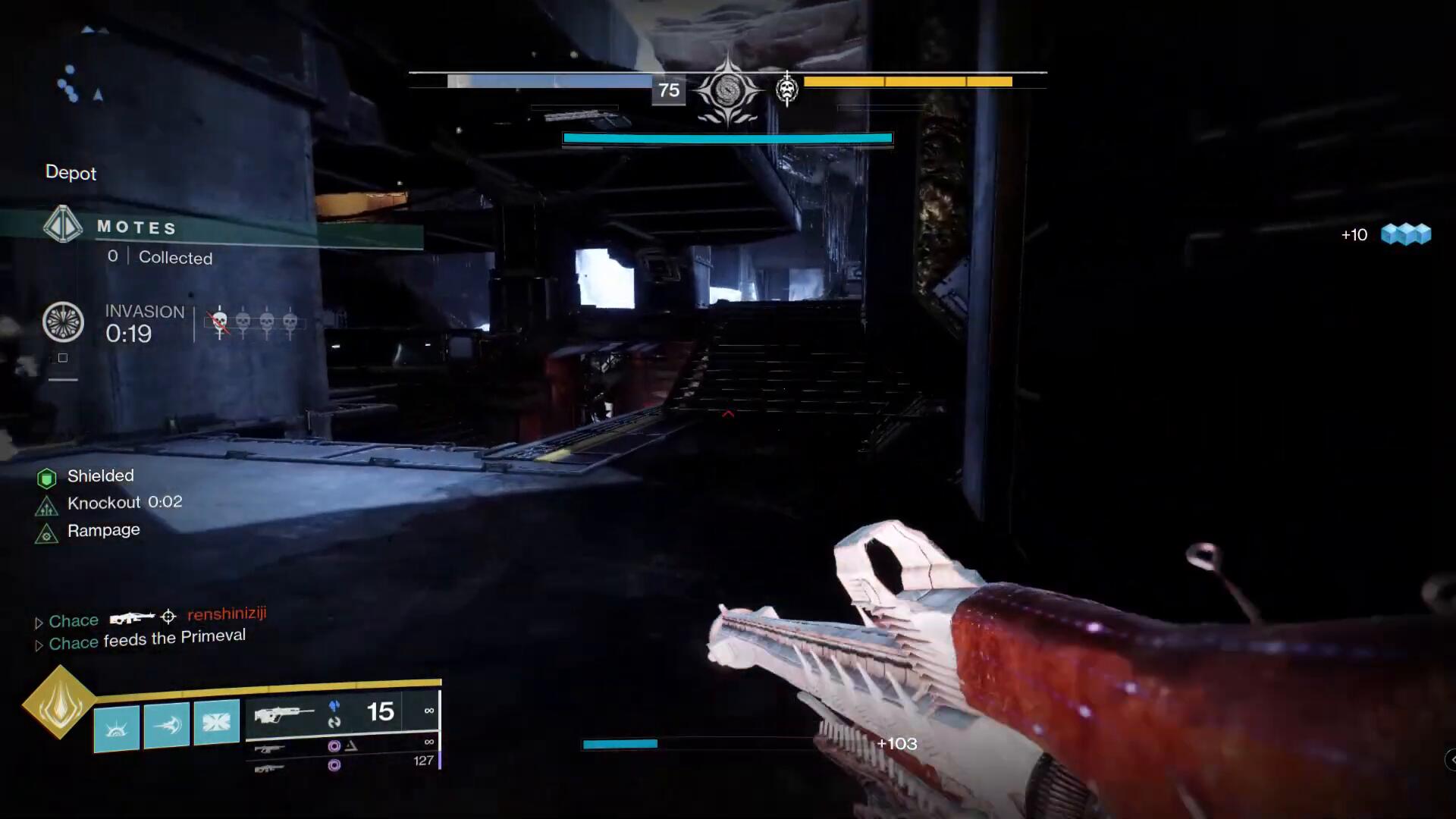
Task: Click the Motes bank icon
Action: coord(63,225)
